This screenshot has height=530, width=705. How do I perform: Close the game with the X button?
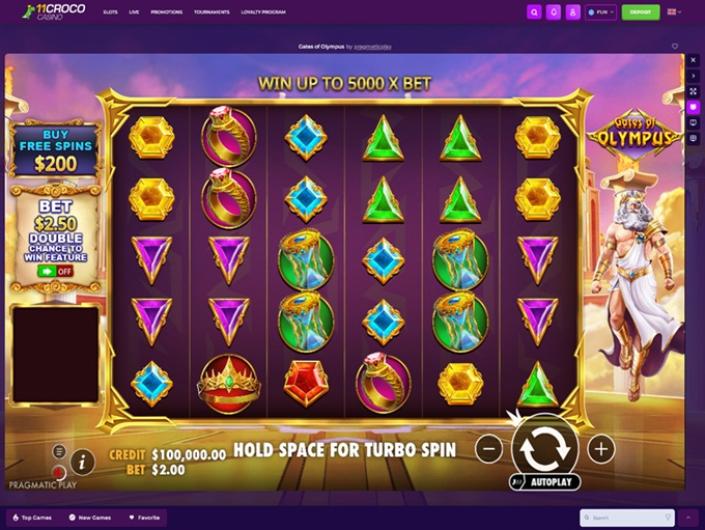(x=694, y=60)
